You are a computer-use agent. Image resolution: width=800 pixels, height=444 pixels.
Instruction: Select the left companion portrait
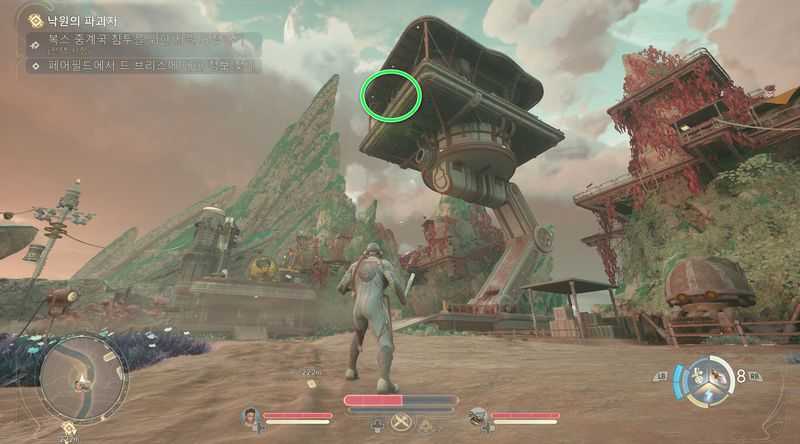click(250, 415)
